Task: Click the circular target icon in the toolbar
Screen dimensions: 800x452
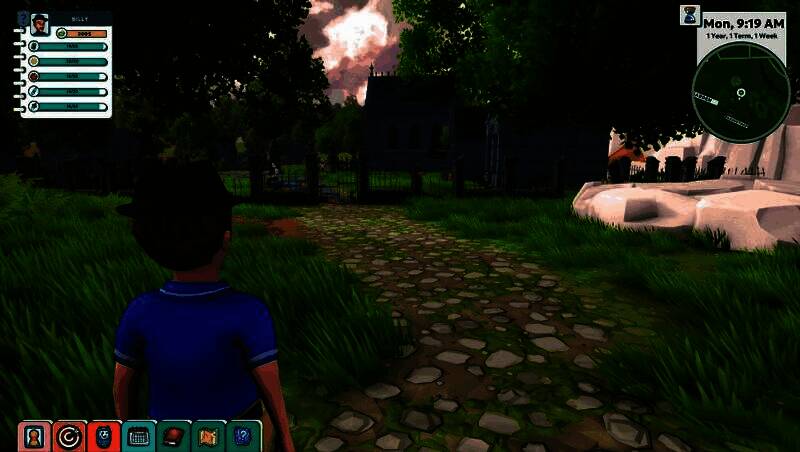Action: (69, 437)
